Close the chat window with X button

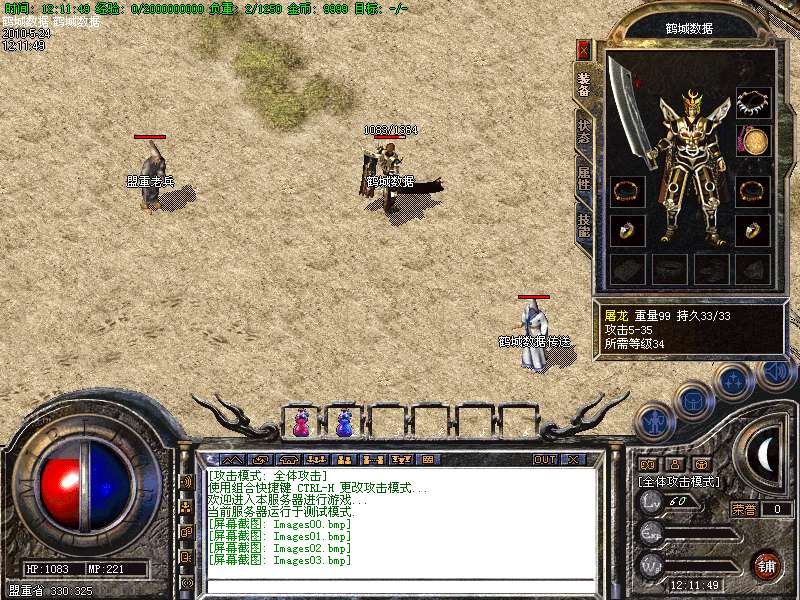tap(572, 460)
